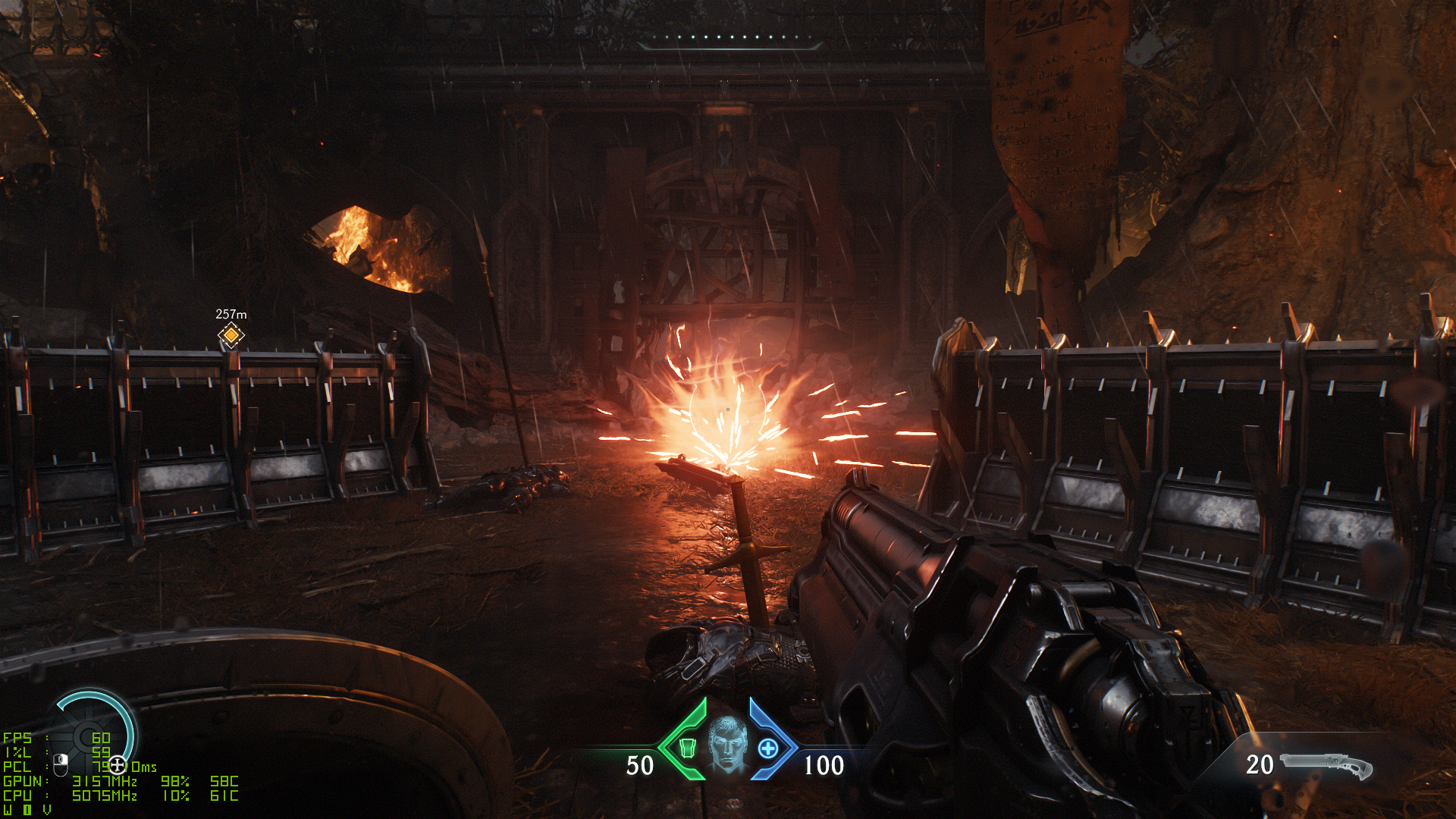Click the blue health cross icon
This screenshot has width=1456, height=819.
click(x=768, y=748)
